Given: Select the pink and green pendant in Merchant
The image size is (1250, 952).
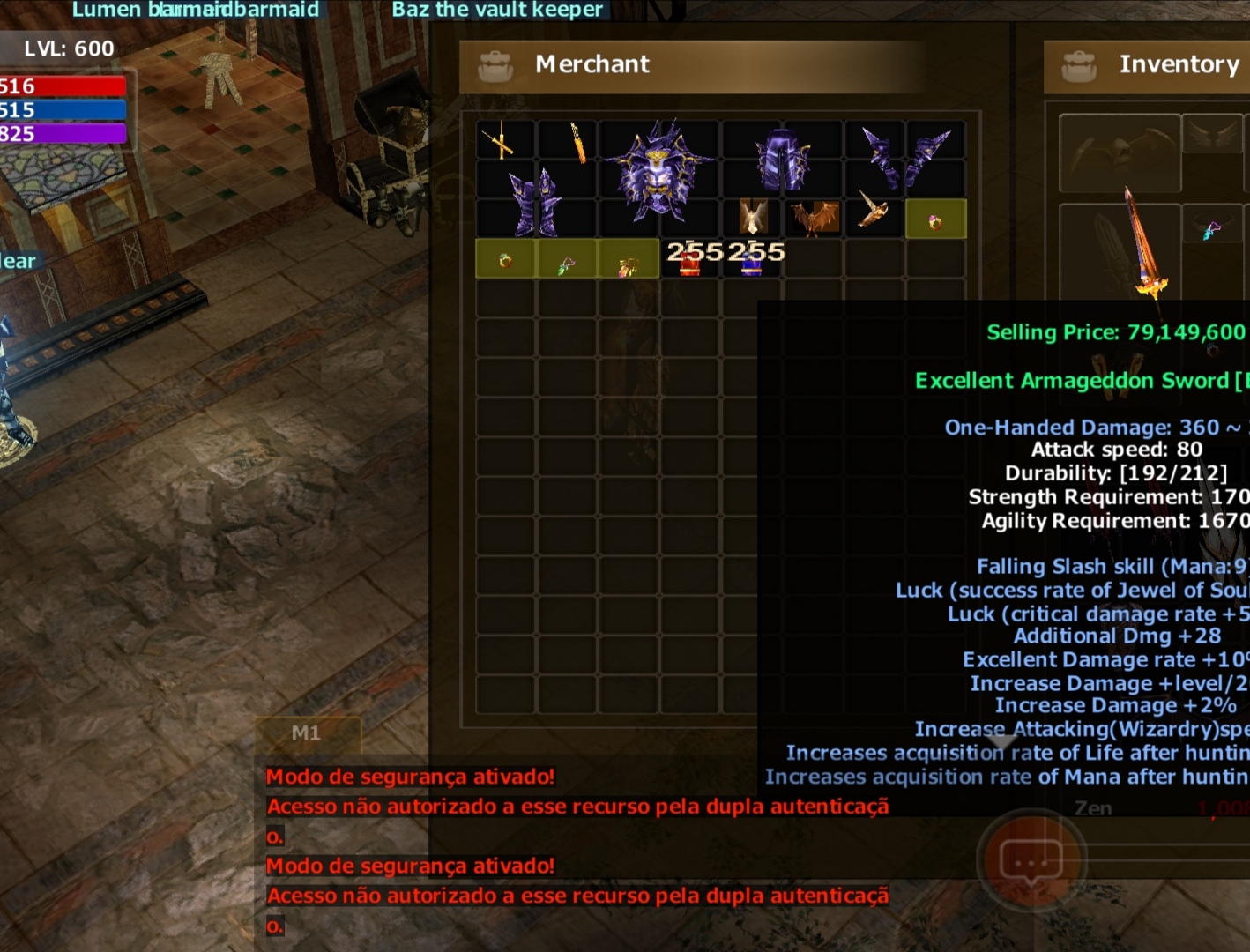Looking at the screenshot, I should (567, 263).
